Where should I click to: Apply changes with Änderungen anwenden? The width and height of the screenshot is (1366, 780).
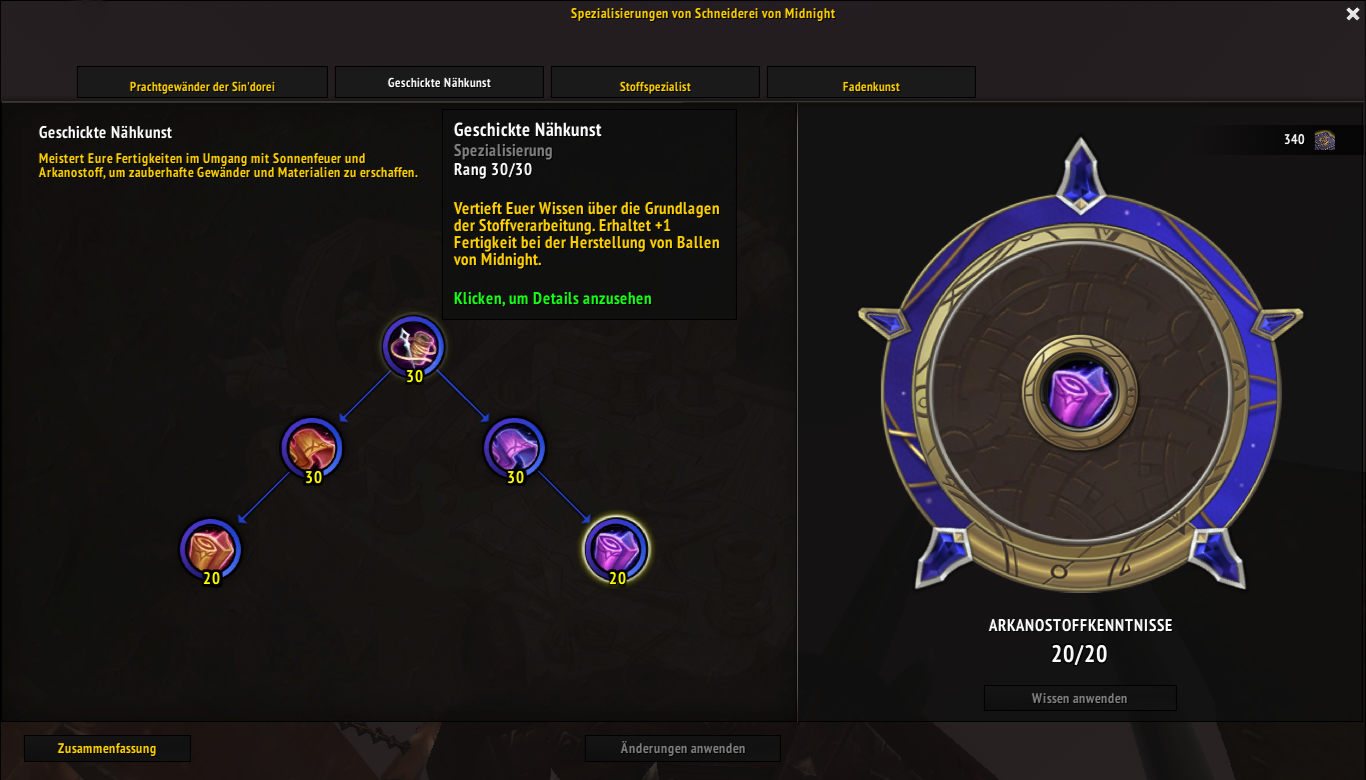click(x=683, y=748)
